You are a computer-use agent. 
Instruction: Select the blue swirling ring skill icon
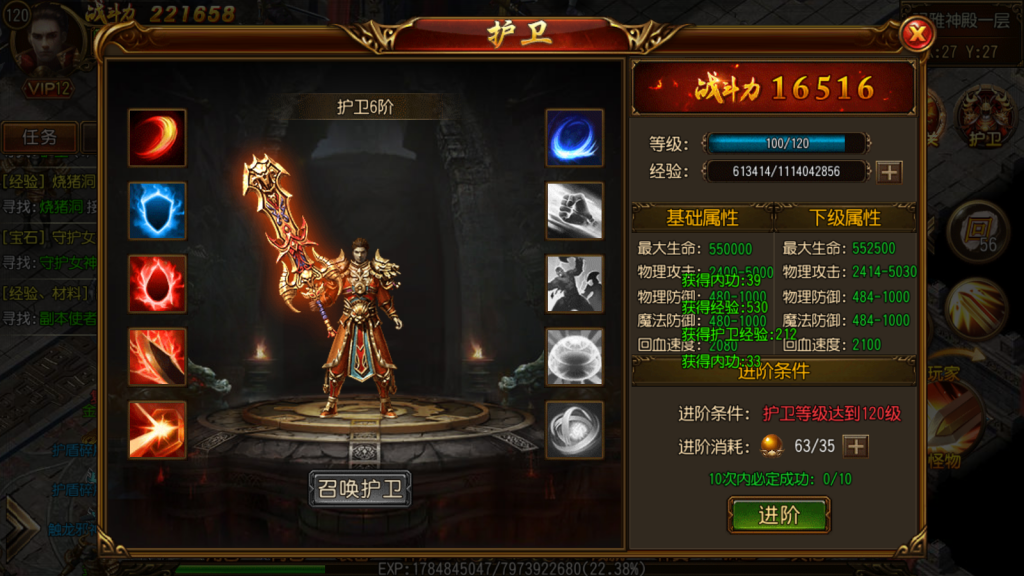coord(574,138)
